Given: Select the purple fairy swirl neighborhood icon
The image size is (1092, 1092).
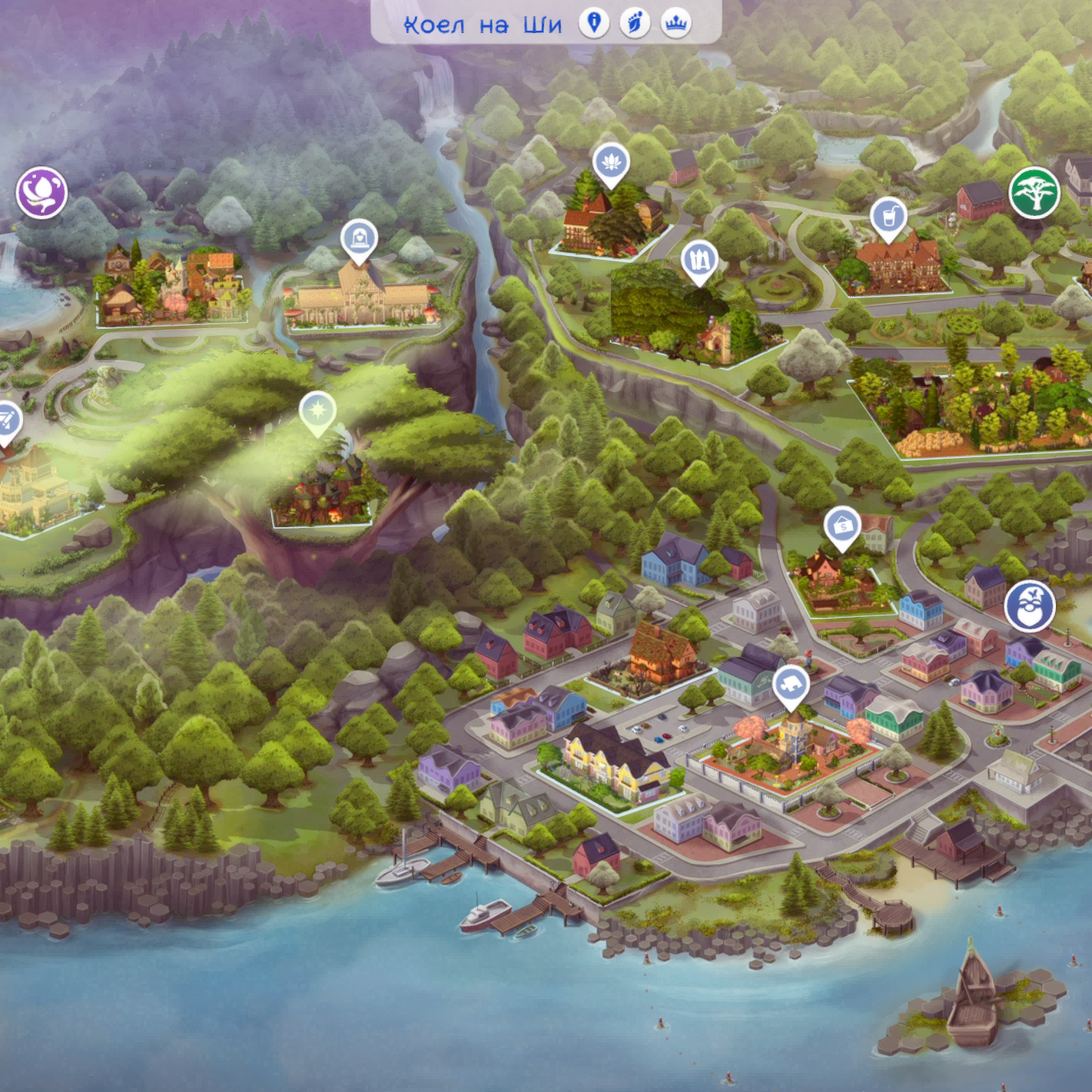Looking at the screenshot, I should pyautogui.click(x=41, y=192).
